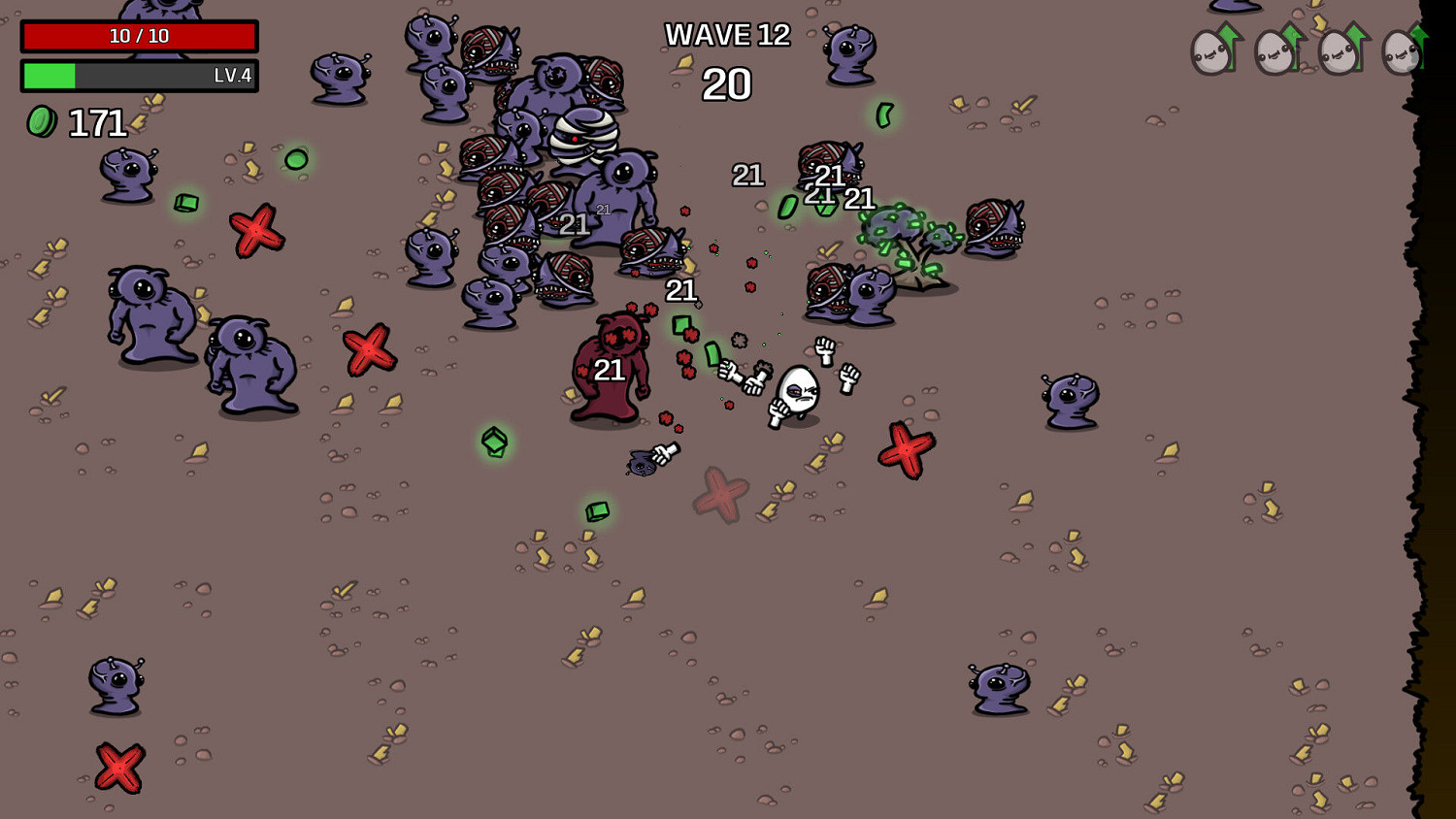Click the mummy-headed enemy in the top cluster
The width and height of the screenshot is (1456, 819).
(582, 136)
